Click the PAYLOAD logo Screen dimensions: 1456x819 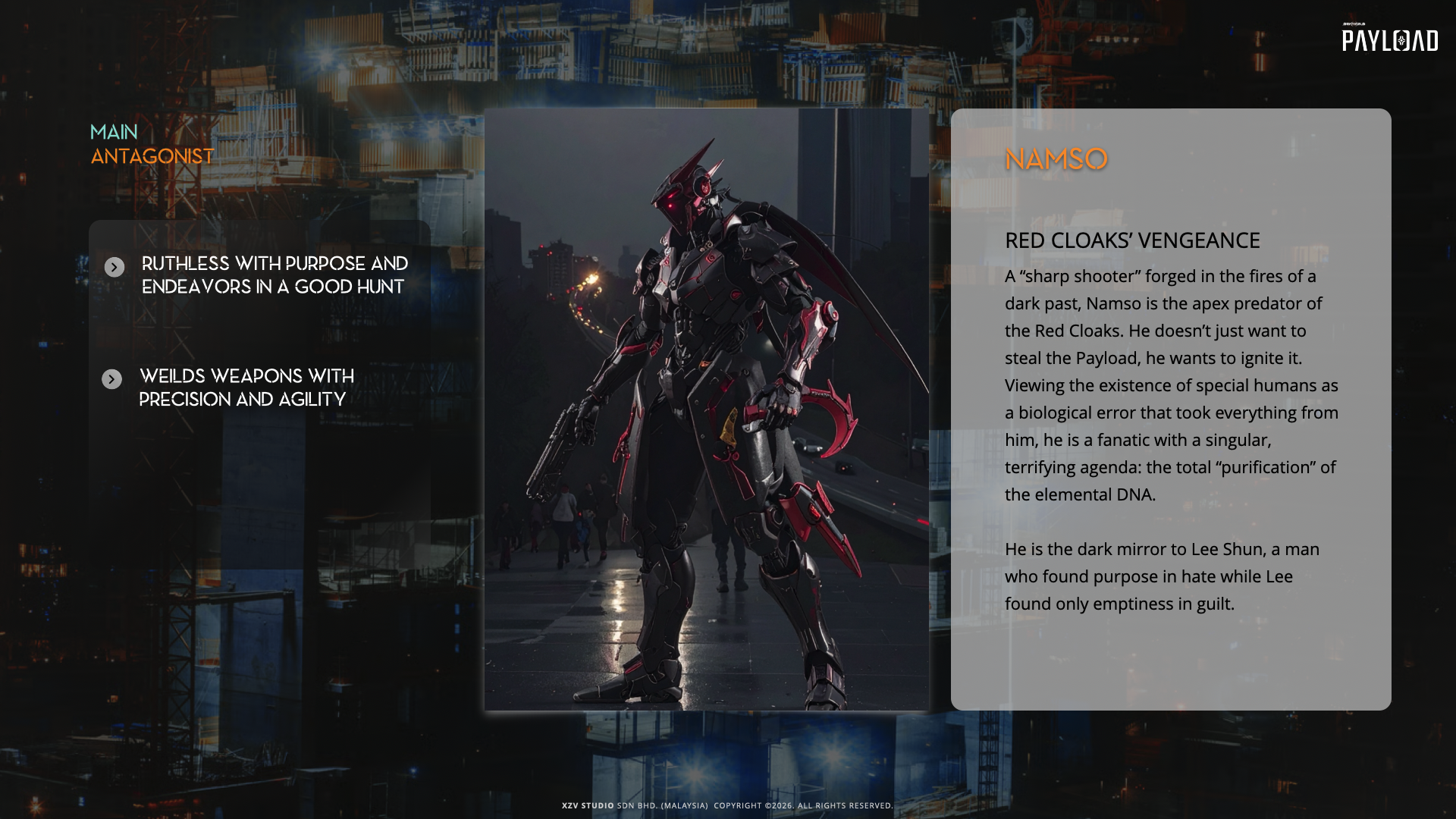pos(1389,39)
